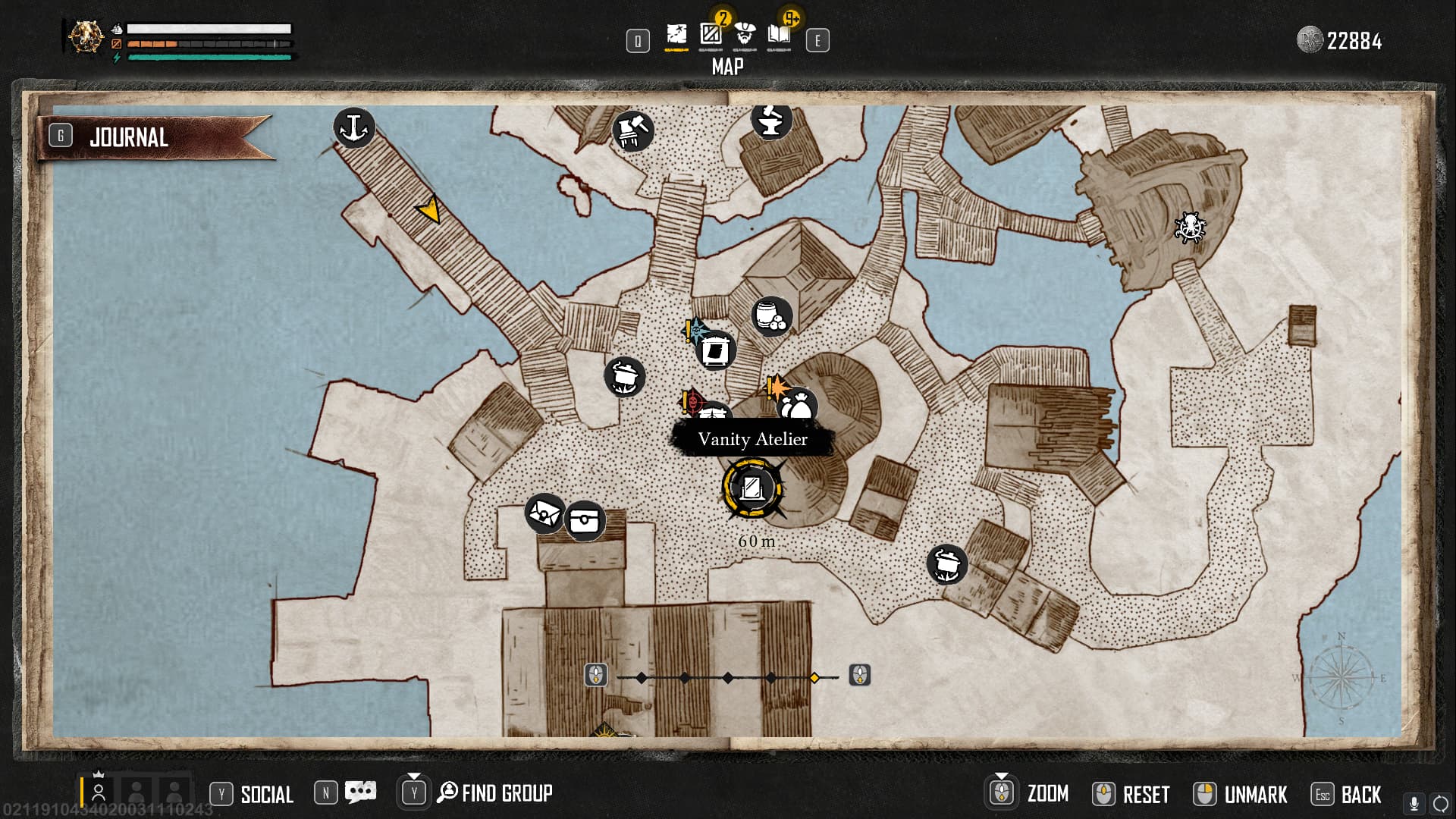The image size is (1456, 819).
Task: Open the chat bubbles icon
Action: coord(360,792)
